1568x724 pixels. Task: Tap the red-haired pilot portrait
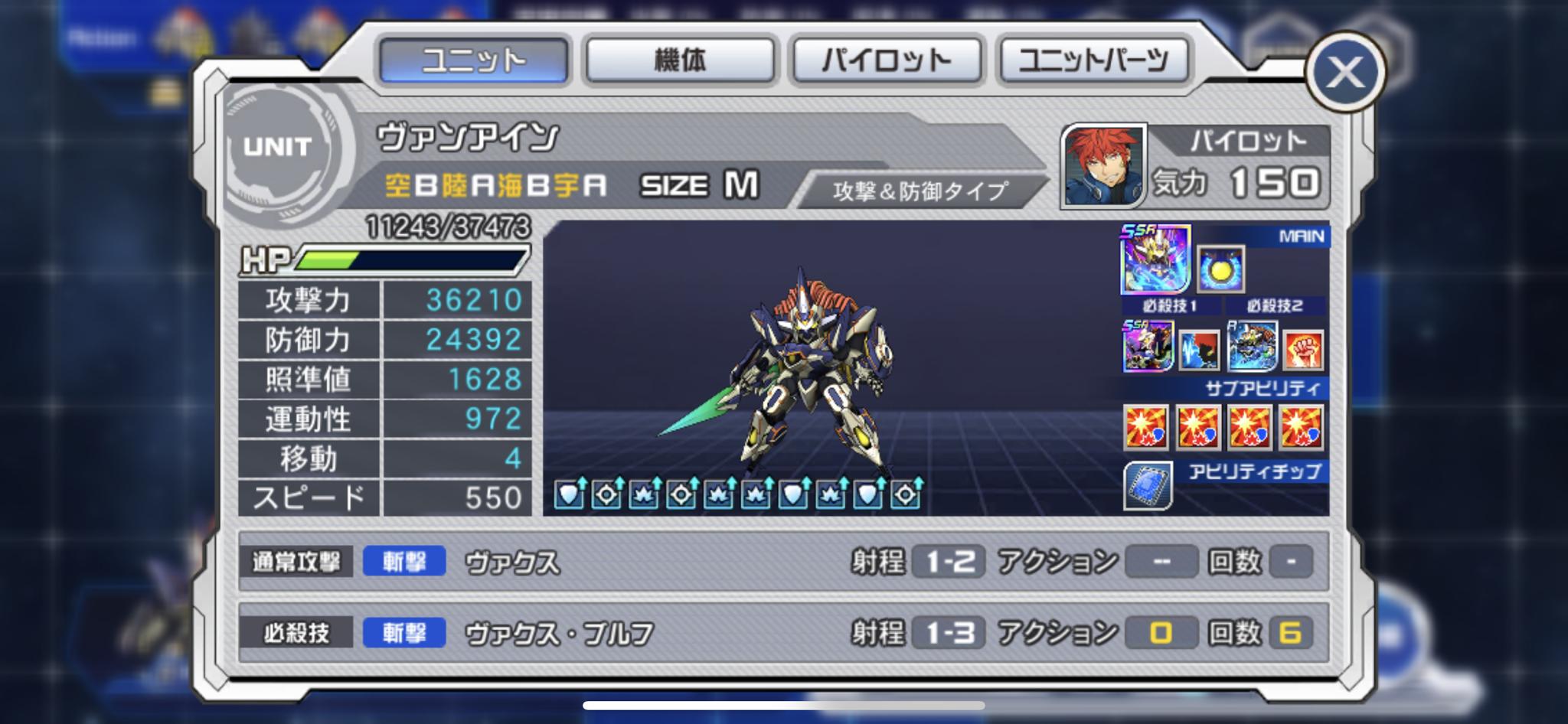point(1102,167)
